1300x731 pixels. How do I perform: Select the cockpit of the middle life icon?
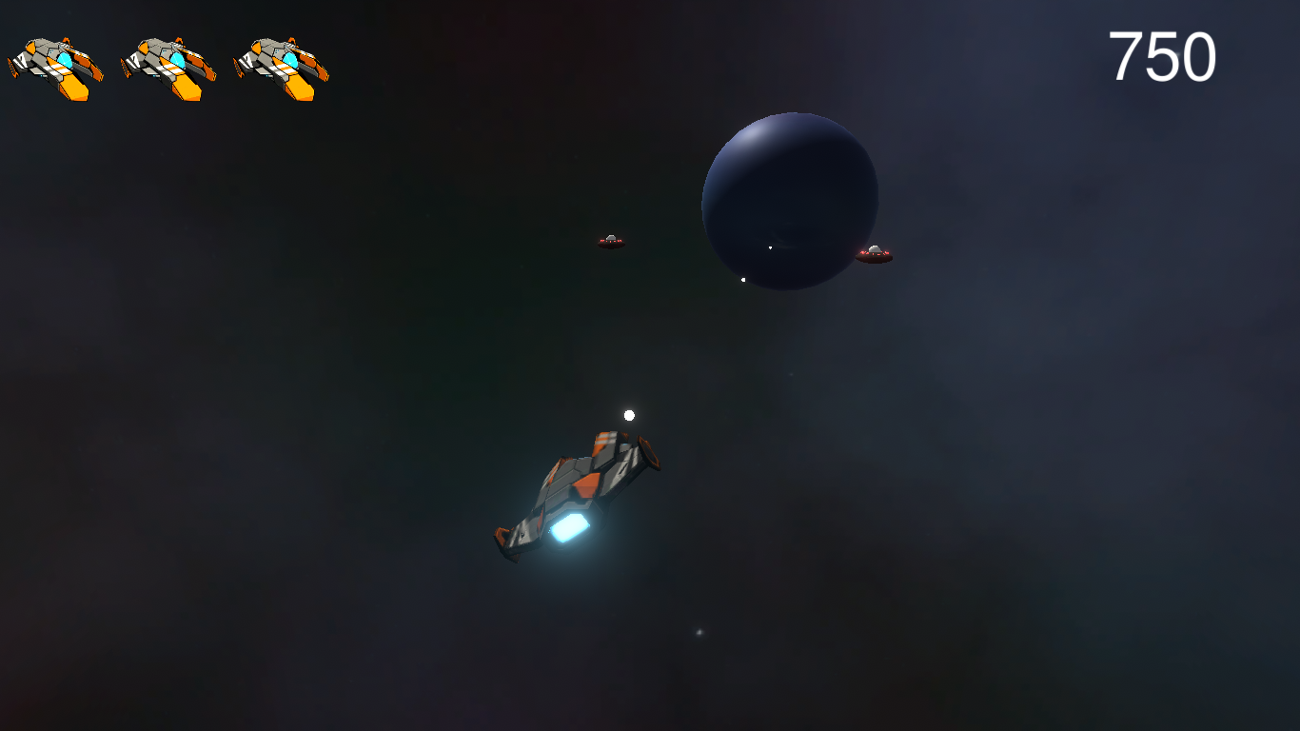176,60
